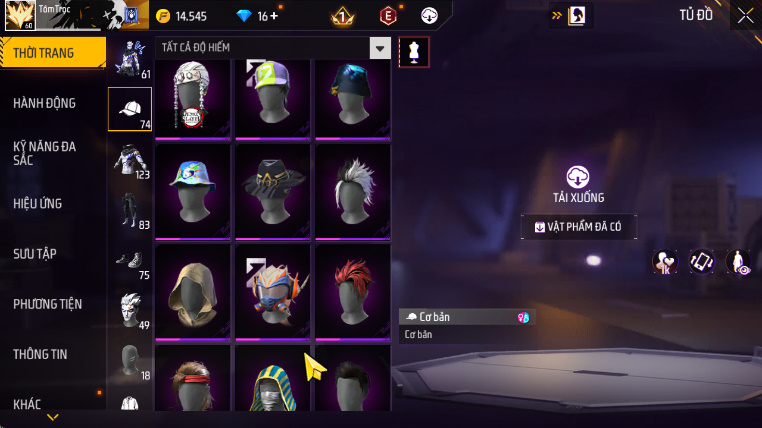Image resolution: width=762 pixels, height=428 pixels.
Task: Open the Hiệu Ứng section
Action: point(38,203)
